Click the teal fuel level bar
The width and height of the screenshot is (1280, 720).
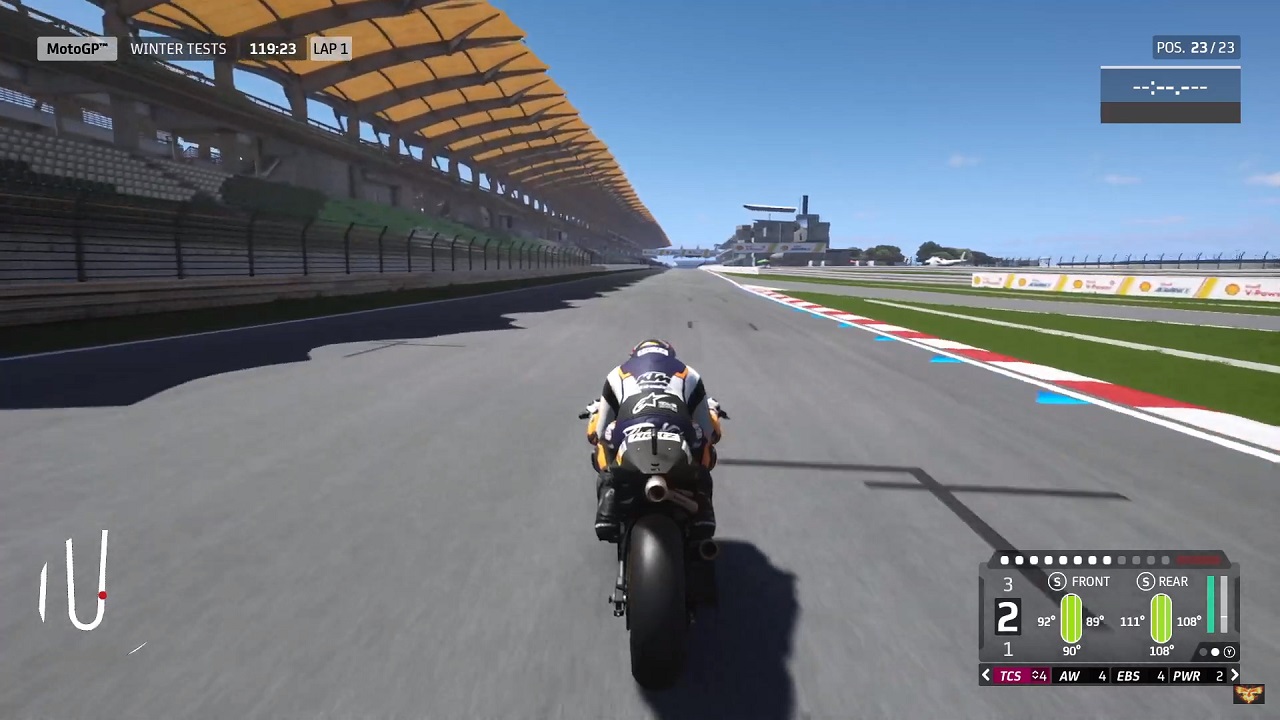coord(1211,605)
